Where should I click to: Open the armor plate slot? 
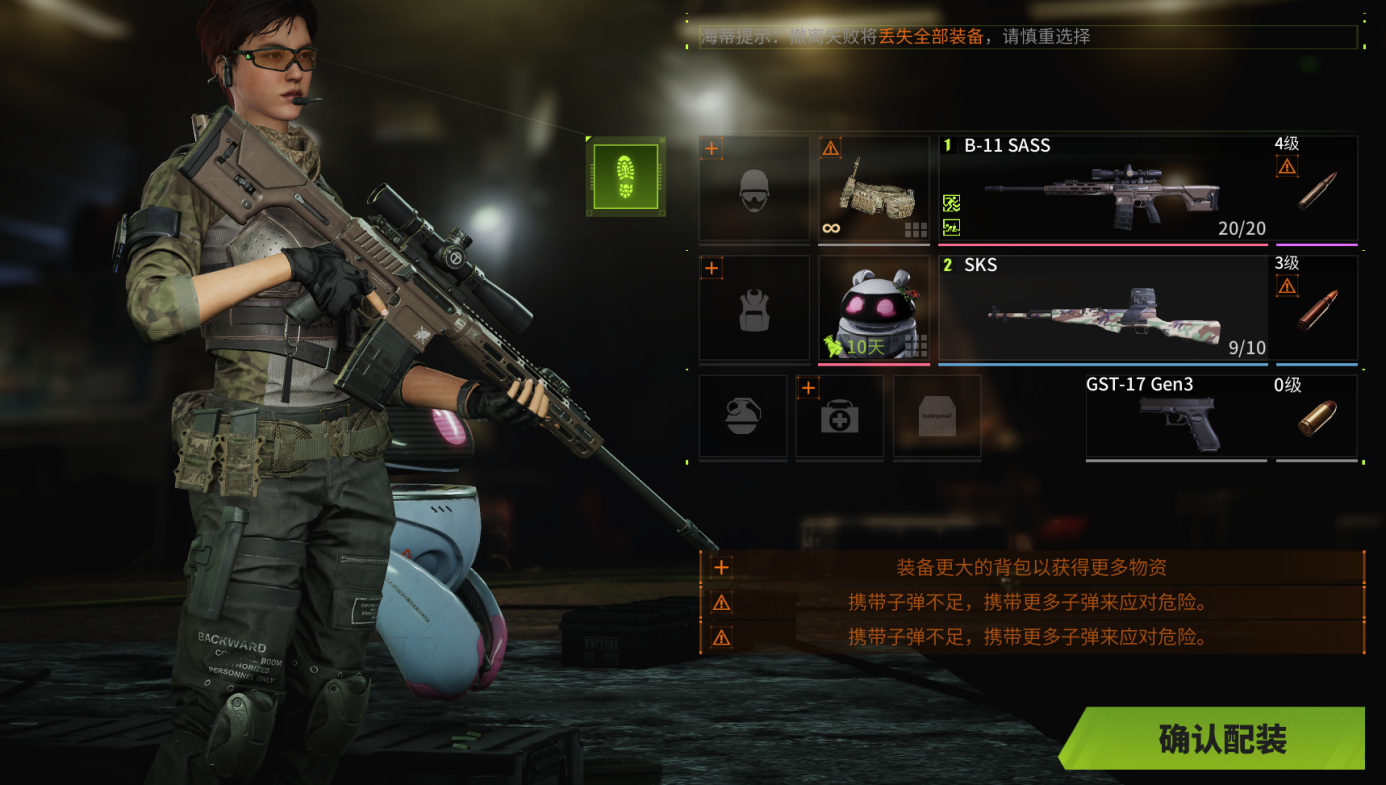tap(936, 417)
